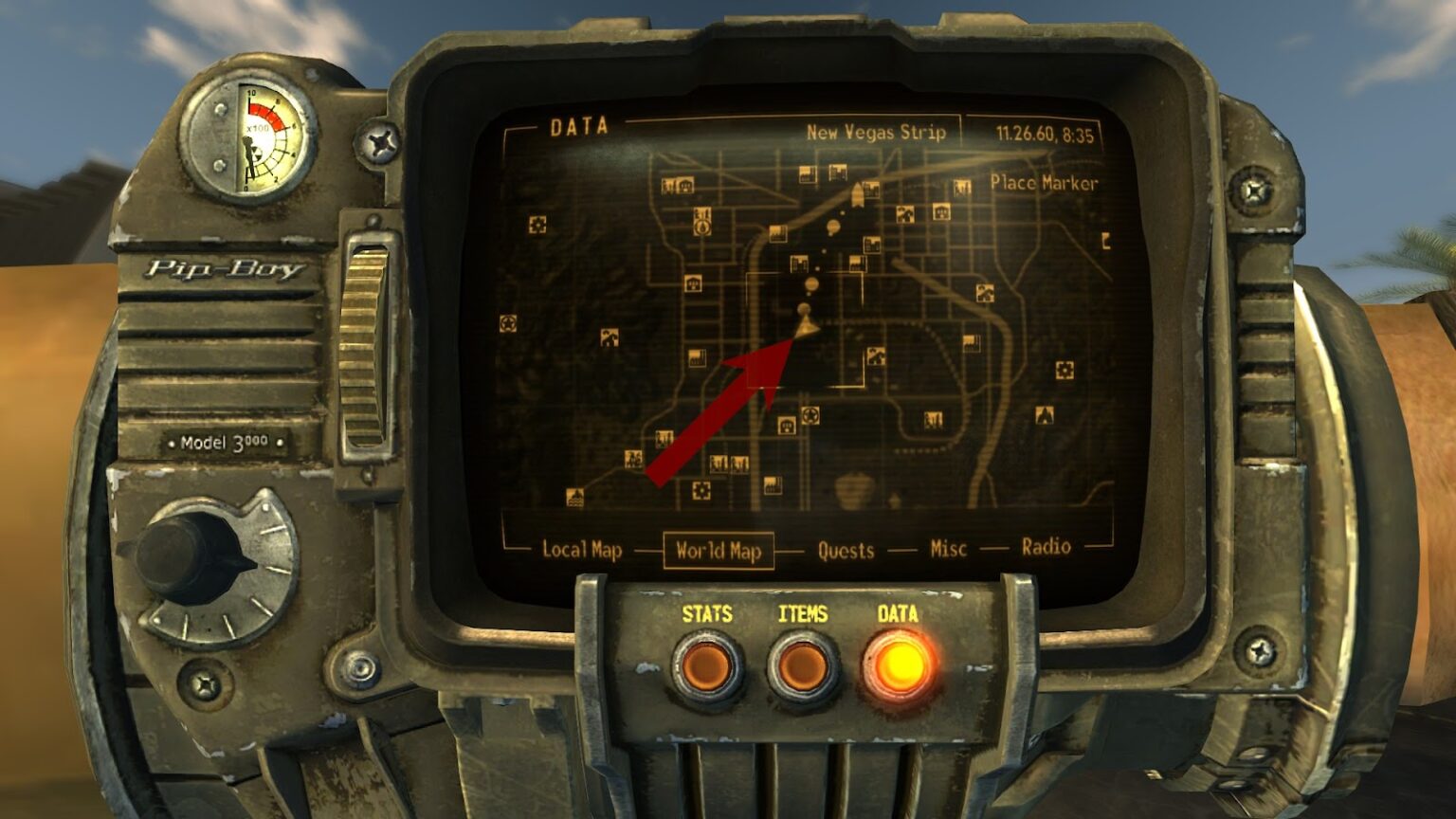Select the mountain cave marker on the right side
This screenshot has width=1456, height=819.
(1046, 417)
